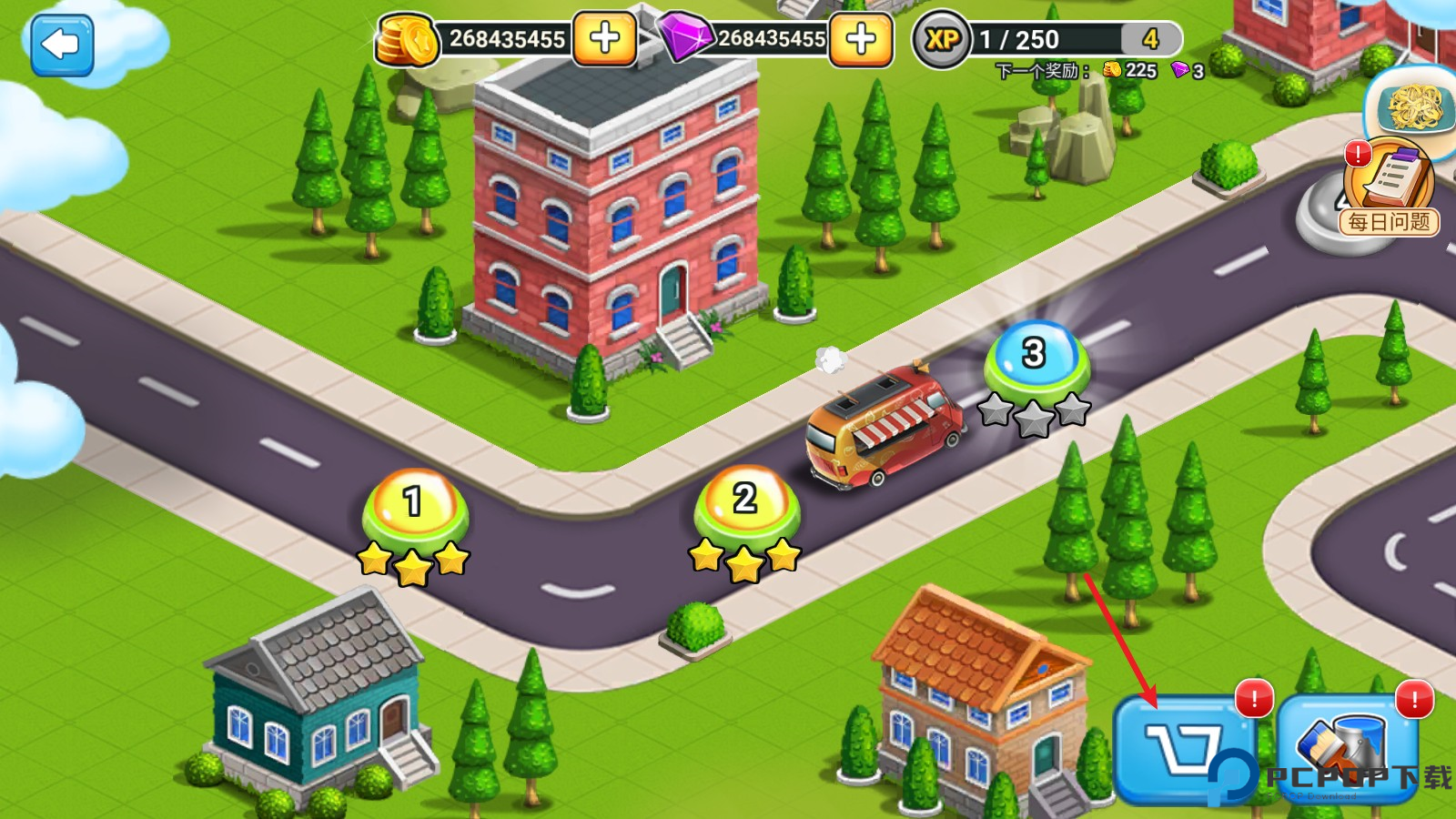Start level 3 blue stage marker
The height and width of the screenshot is (819, 1456).
click(x=1036, y=357)
